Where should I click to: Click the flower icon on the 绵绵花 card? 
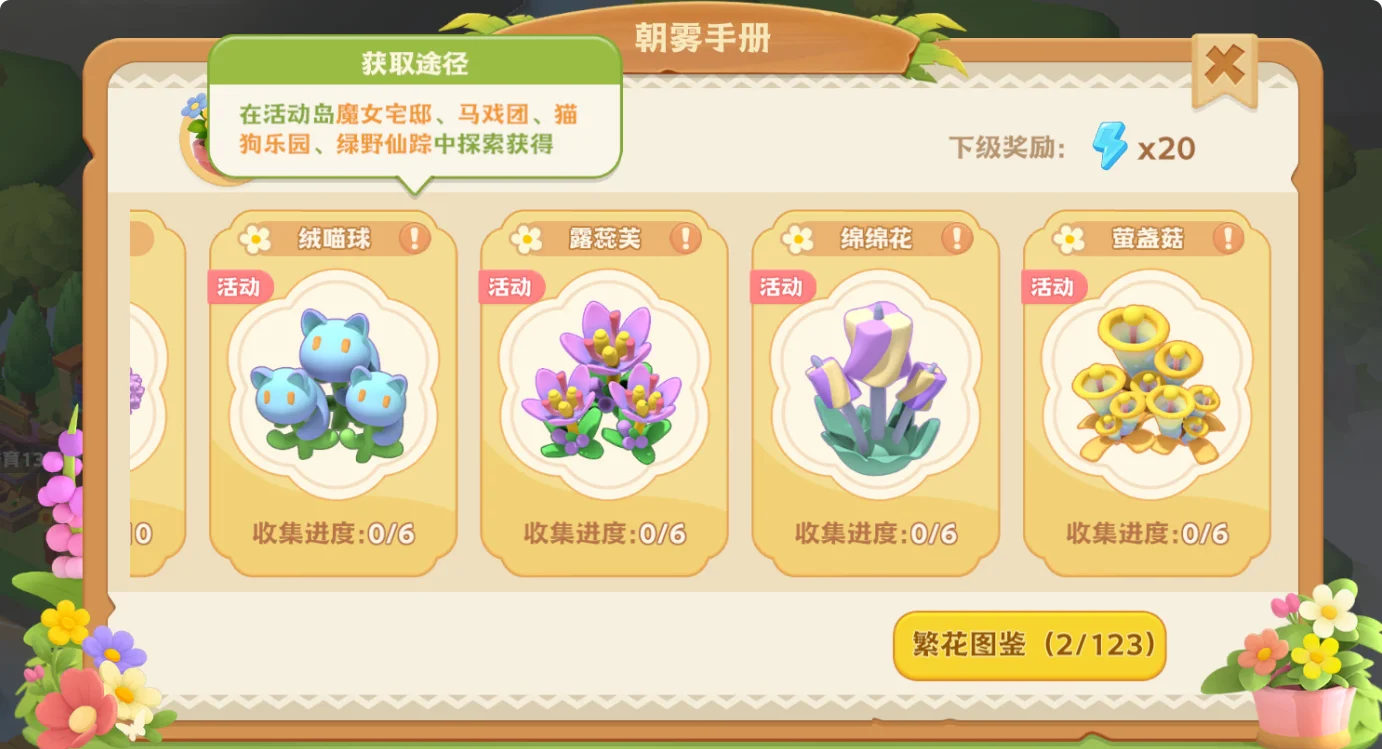point(800,238)
